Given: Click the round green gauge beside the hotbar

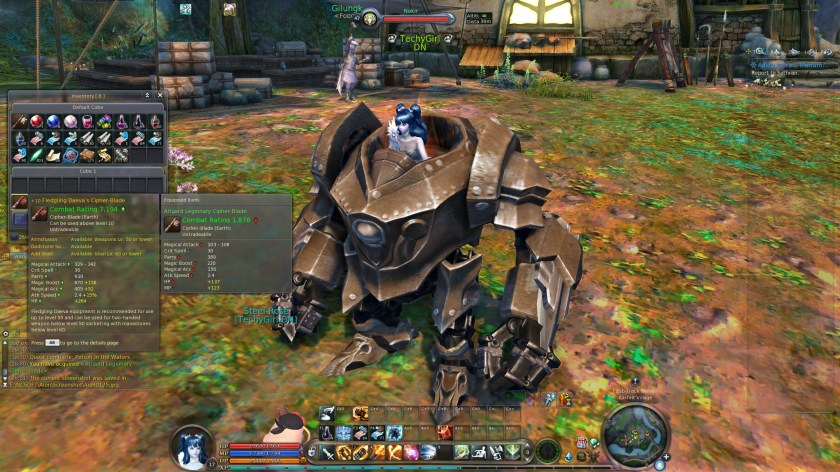Looking at the screenshot, I should (x=547, y=450).
